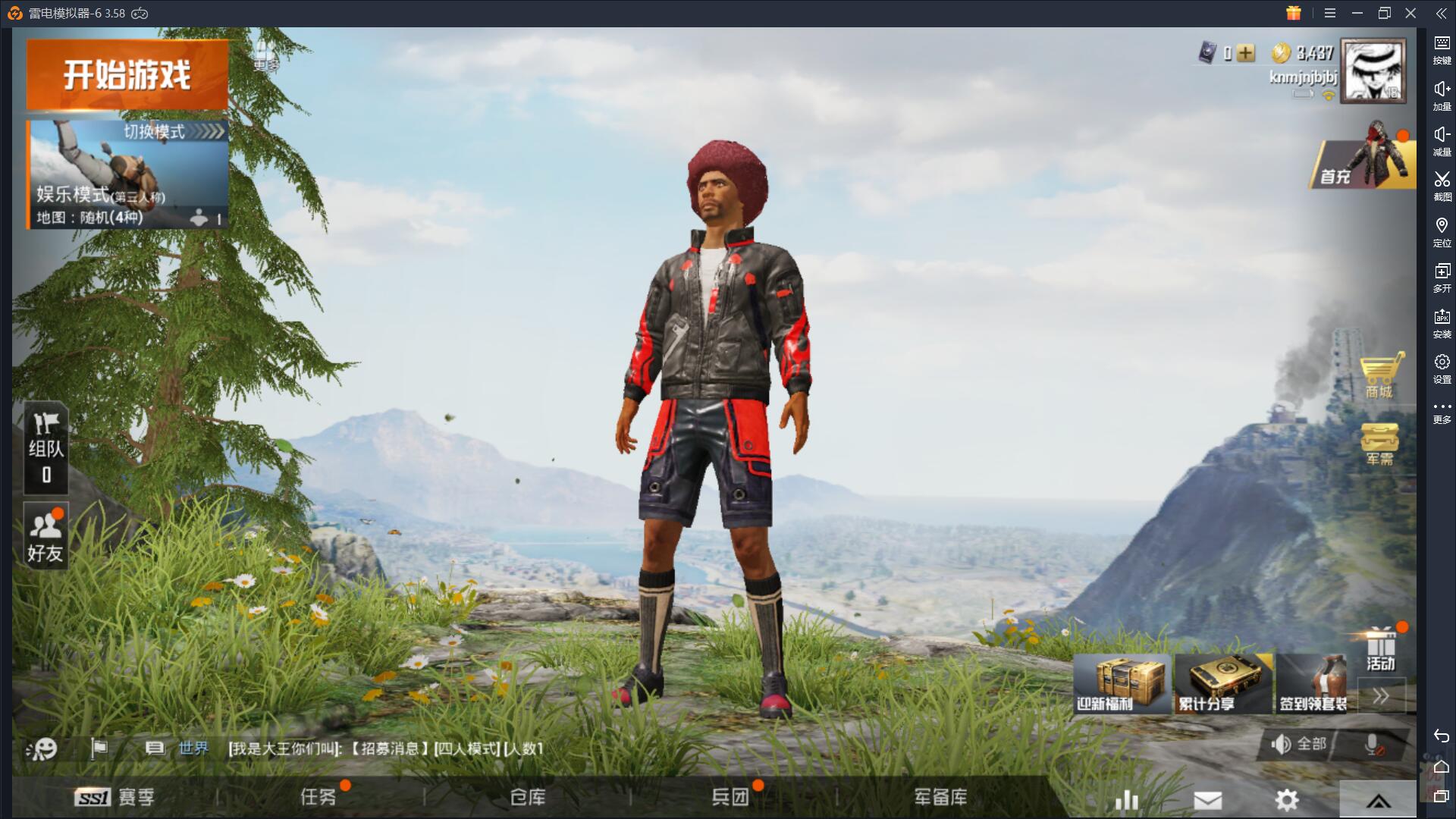
Task: Open the mail envelope icon
Action: (x=1207, y=799)
